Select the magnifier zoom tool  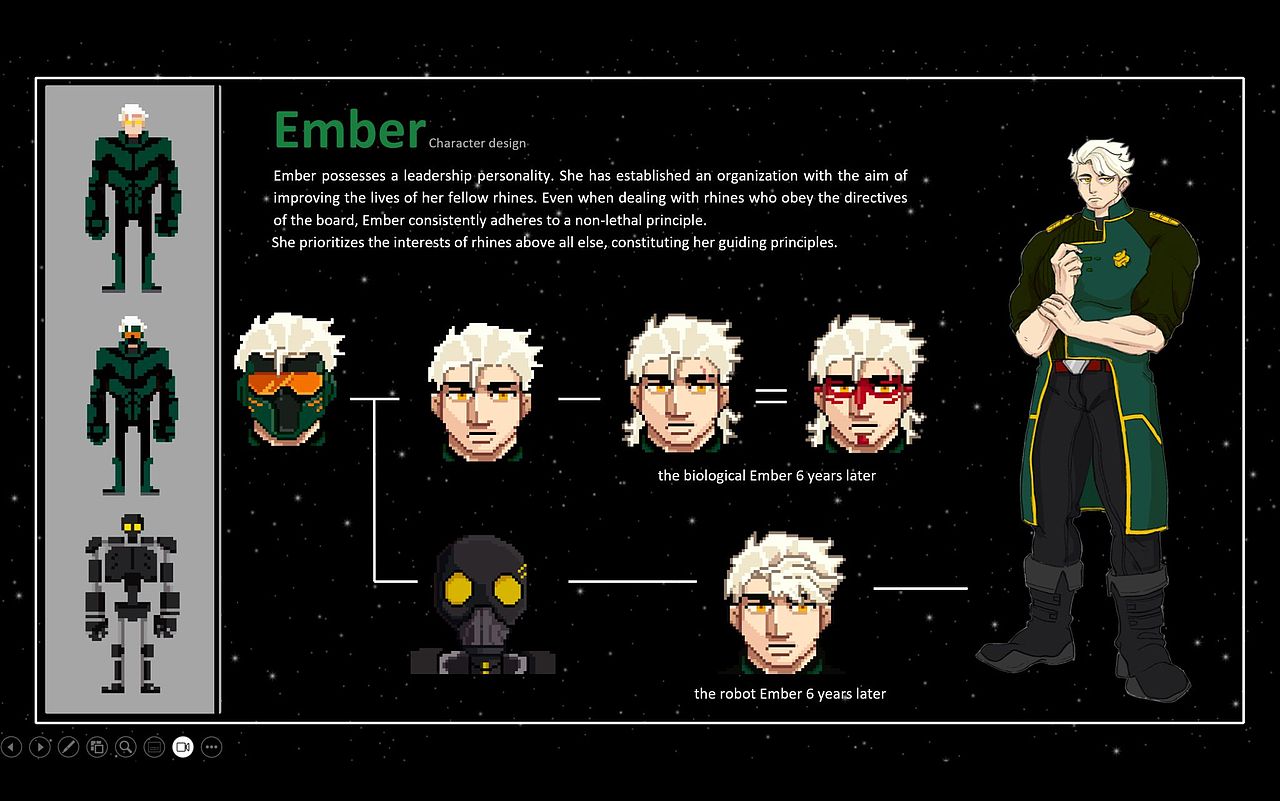coord(125,747)
